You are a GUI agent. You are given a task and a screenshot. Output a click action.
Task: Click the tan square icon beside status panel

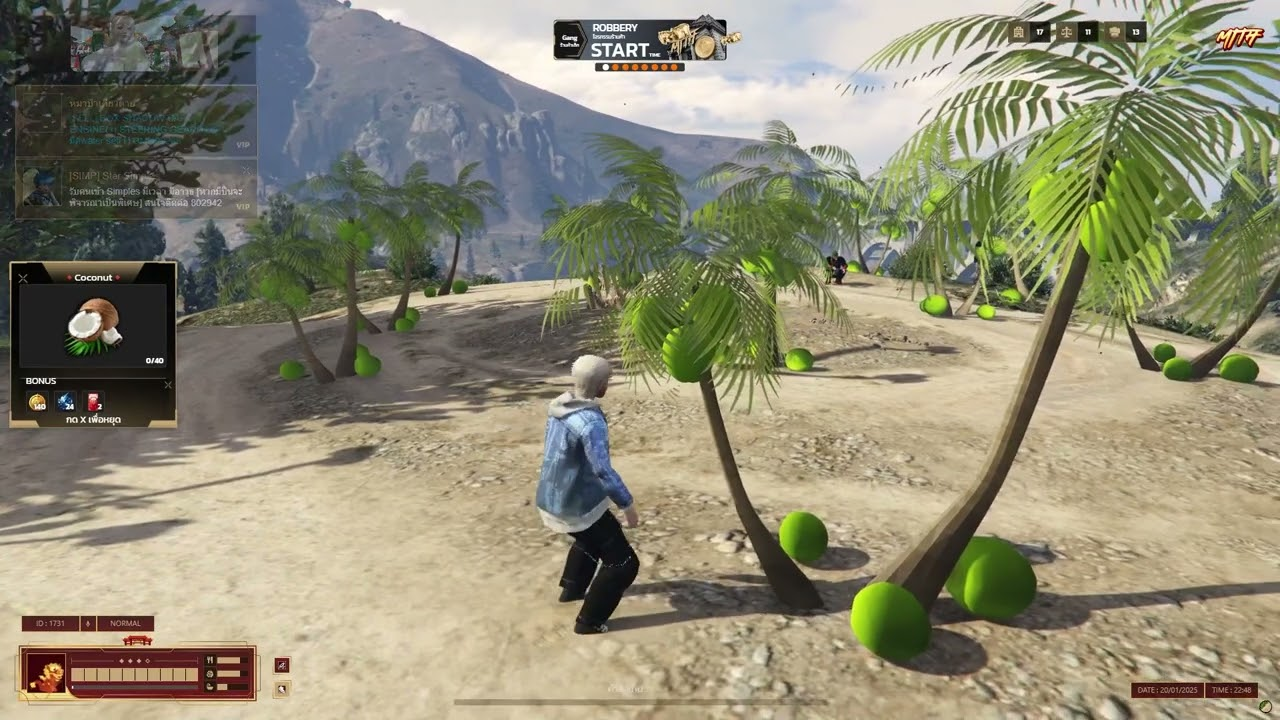[x=282, y=688]
